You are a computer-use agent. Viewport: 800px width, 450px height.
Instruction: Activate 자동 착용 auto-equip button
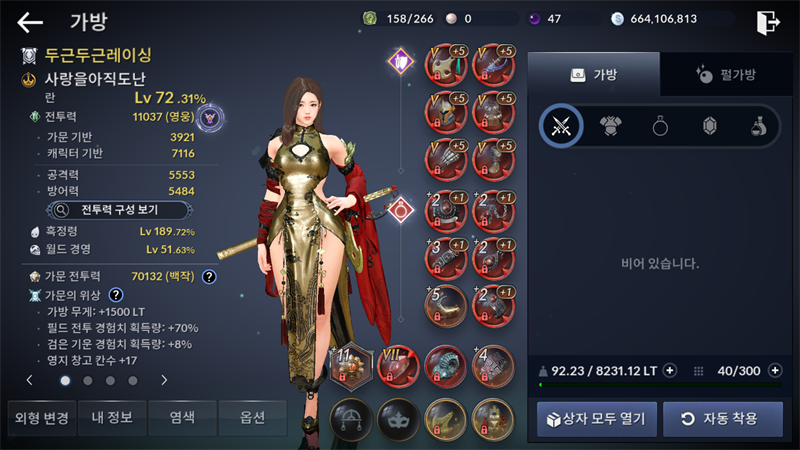pos(722,418)
